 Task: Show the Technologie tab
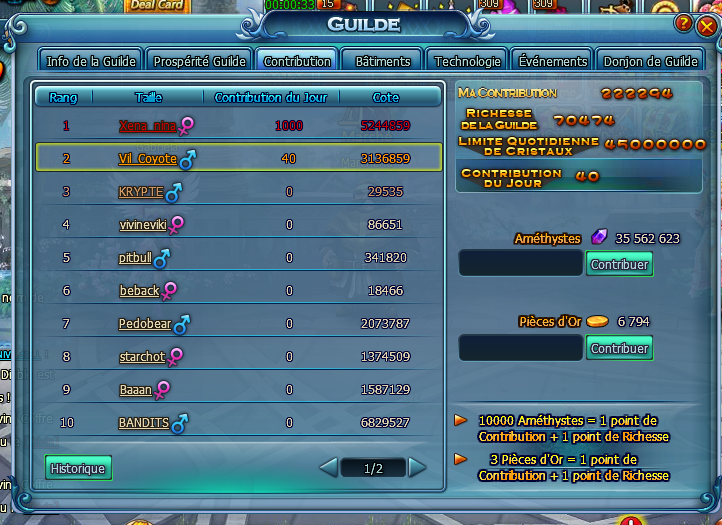[x=468, y=61]
